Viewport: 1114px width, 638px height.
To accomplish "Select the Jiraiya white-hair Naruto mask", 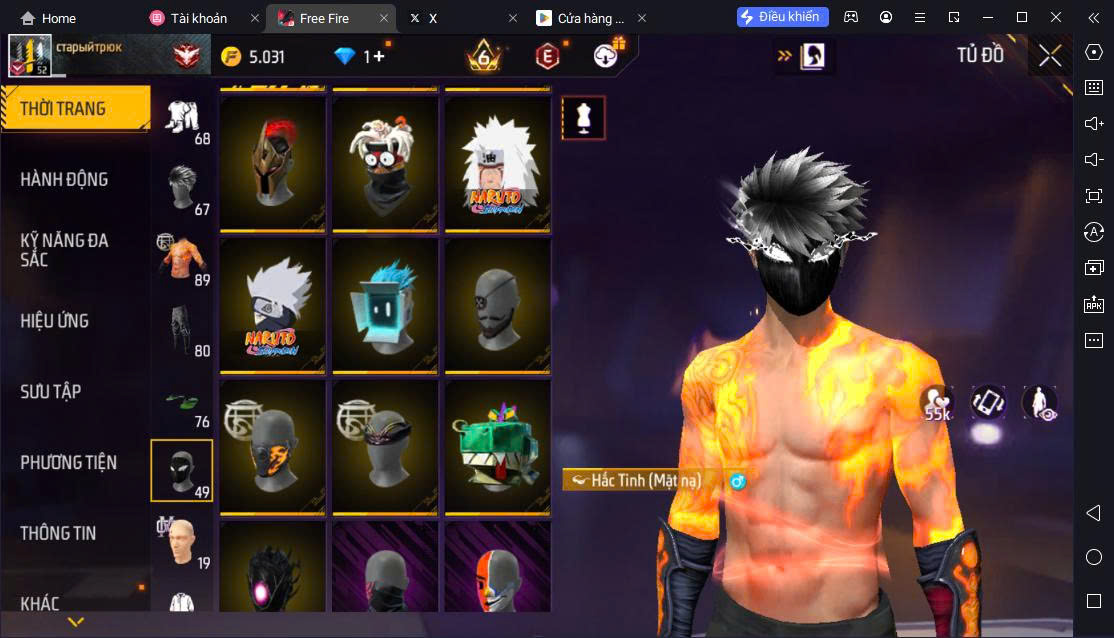I will tap(497, 164).
